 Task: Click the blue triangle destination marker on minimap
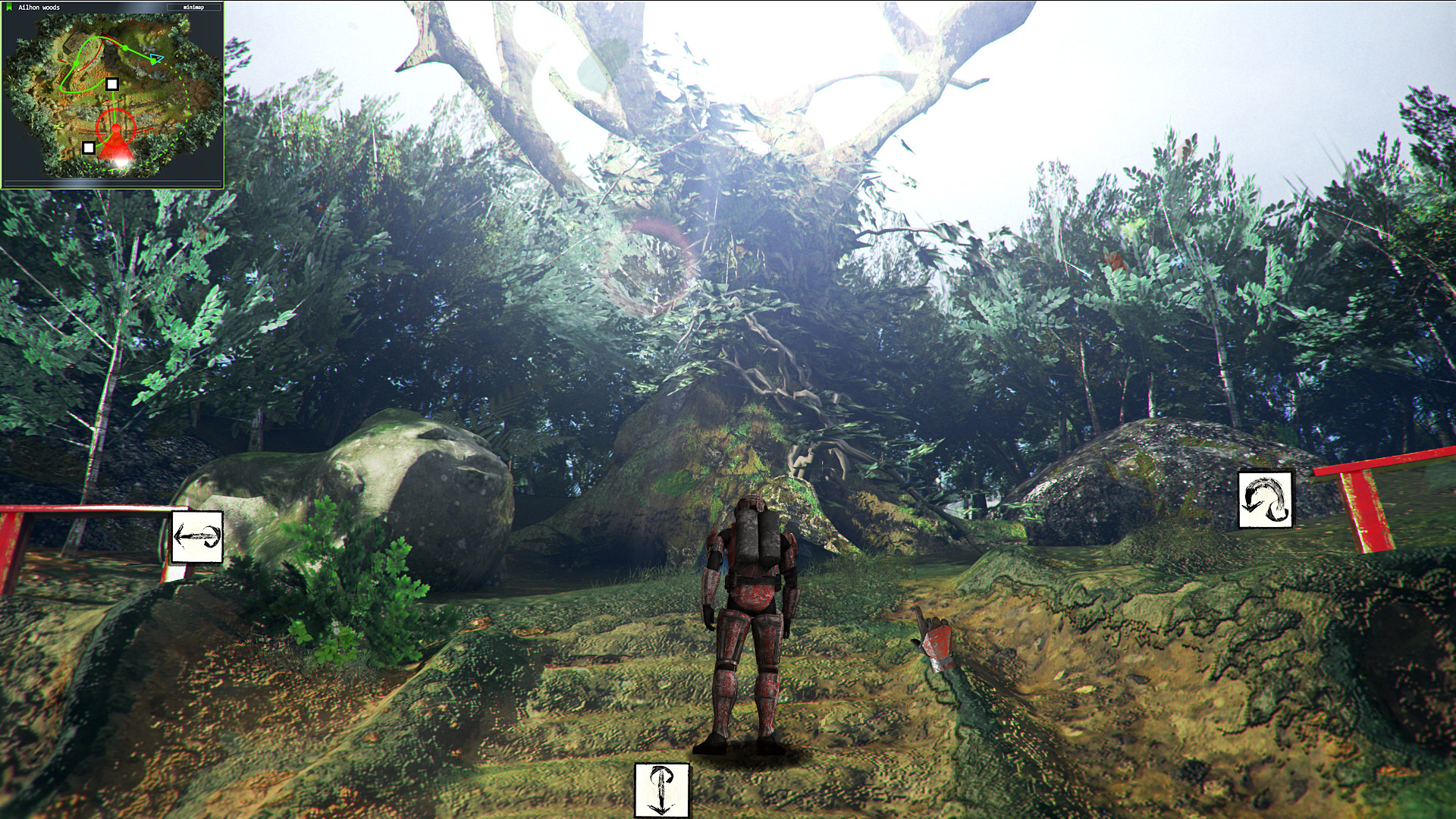pyautogui.click(x=156, y=58)
